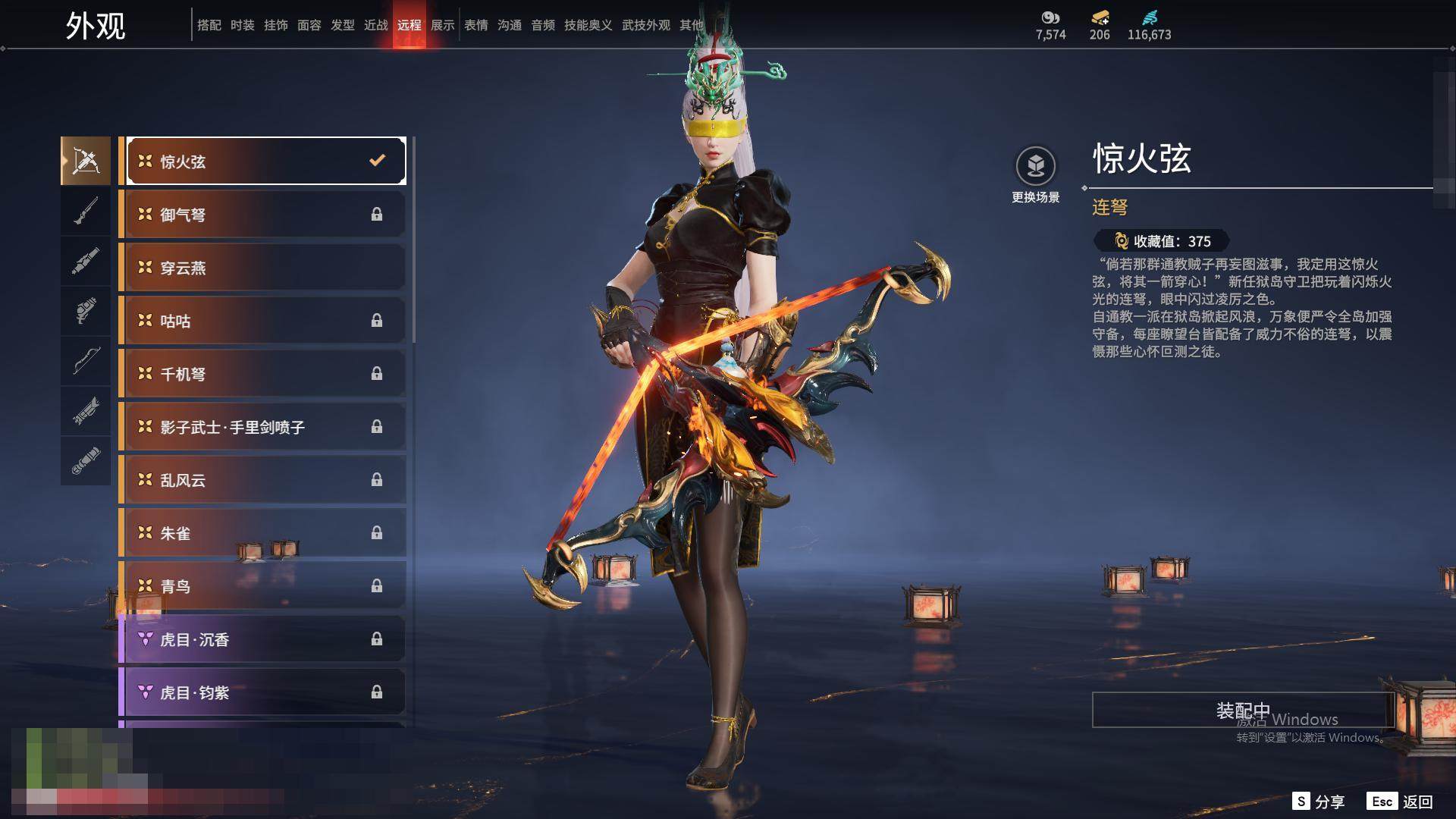Go to the 面容 tab
The width and height of the screenshot is (1456, 819).
(x=309, y=25)
